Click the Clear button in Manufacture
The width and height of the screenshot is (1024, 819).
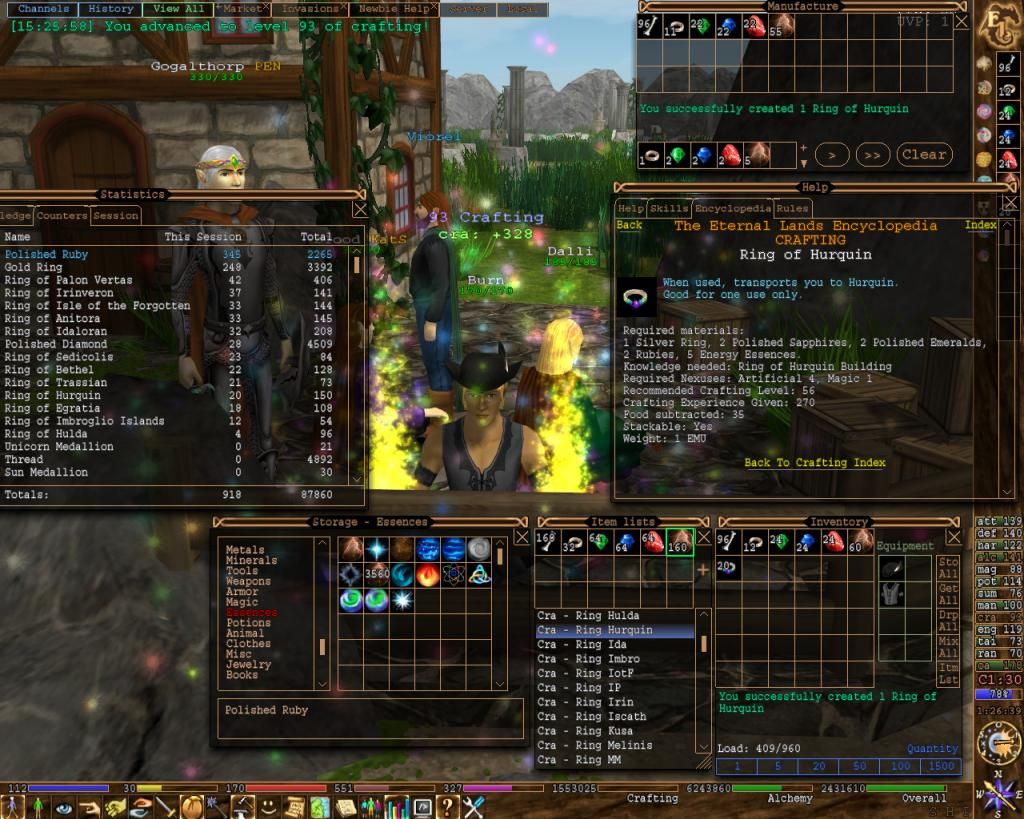click(922, 155)
